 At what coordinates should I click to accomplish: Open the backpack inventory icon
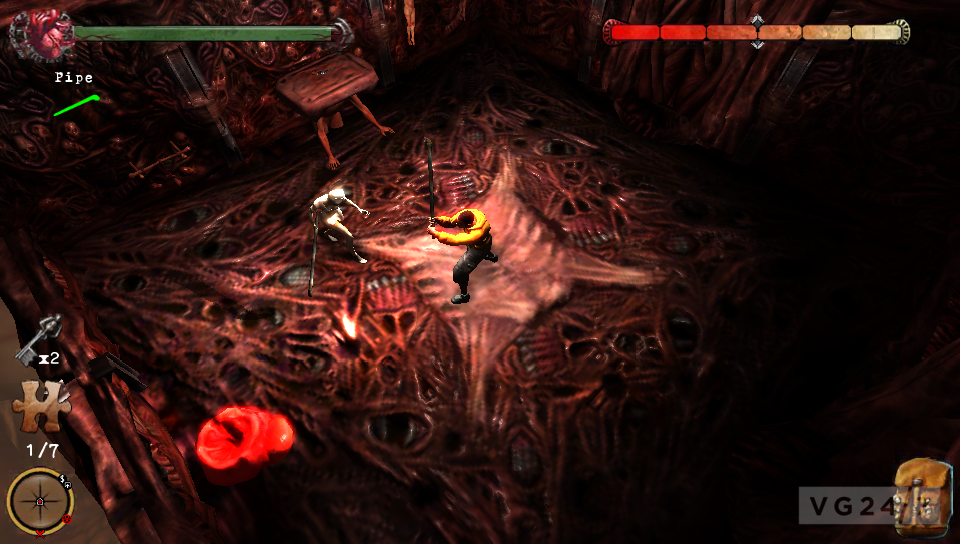tap(921, 494)
